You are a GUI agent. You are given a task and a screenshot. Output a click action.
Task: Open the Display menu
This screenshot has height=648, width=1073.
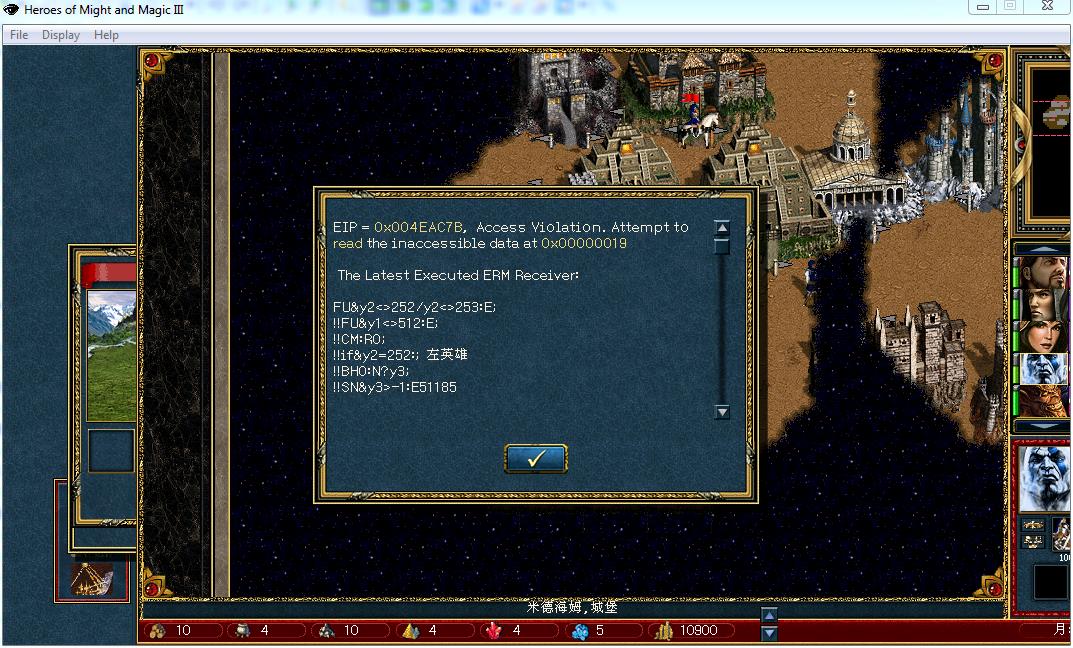[x=61, y=35]
